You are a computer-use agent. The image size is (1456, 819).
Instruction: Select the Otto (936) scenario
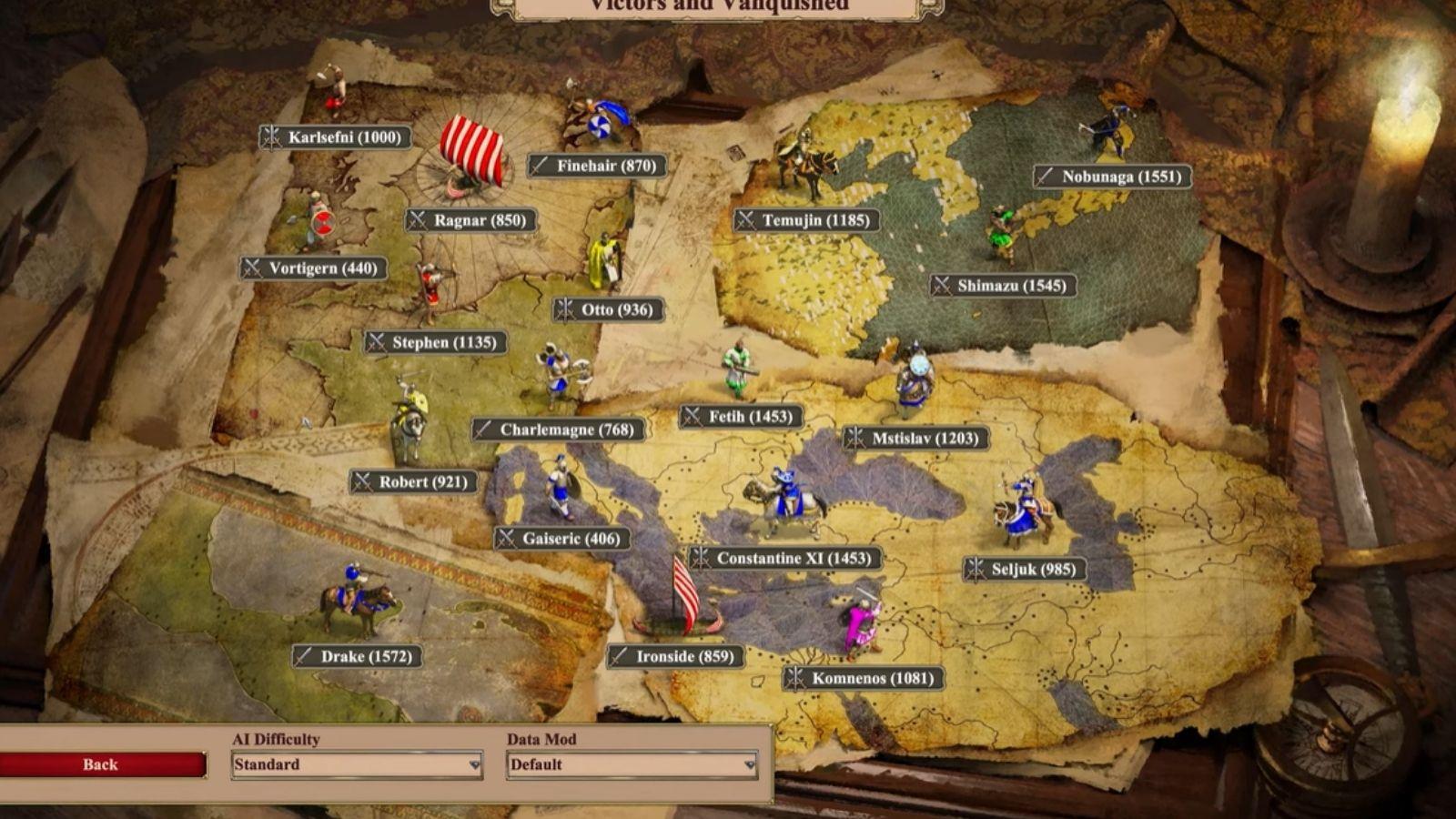point(607,308)
